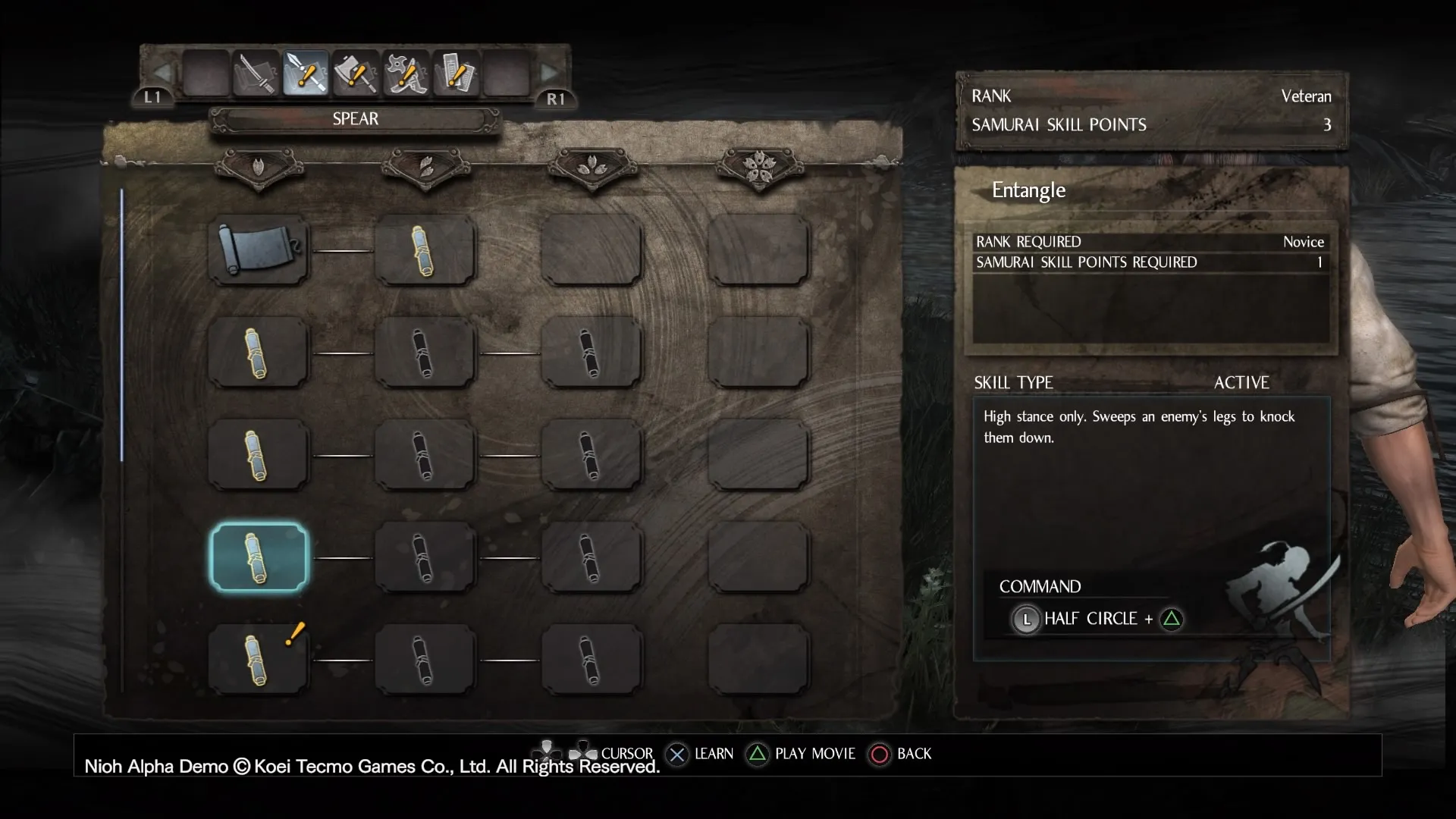Click the single-petal tier header
Image resolution: width=1456 pixels, height=819 pixels.
pyautogui.click(x=259, y=166)
